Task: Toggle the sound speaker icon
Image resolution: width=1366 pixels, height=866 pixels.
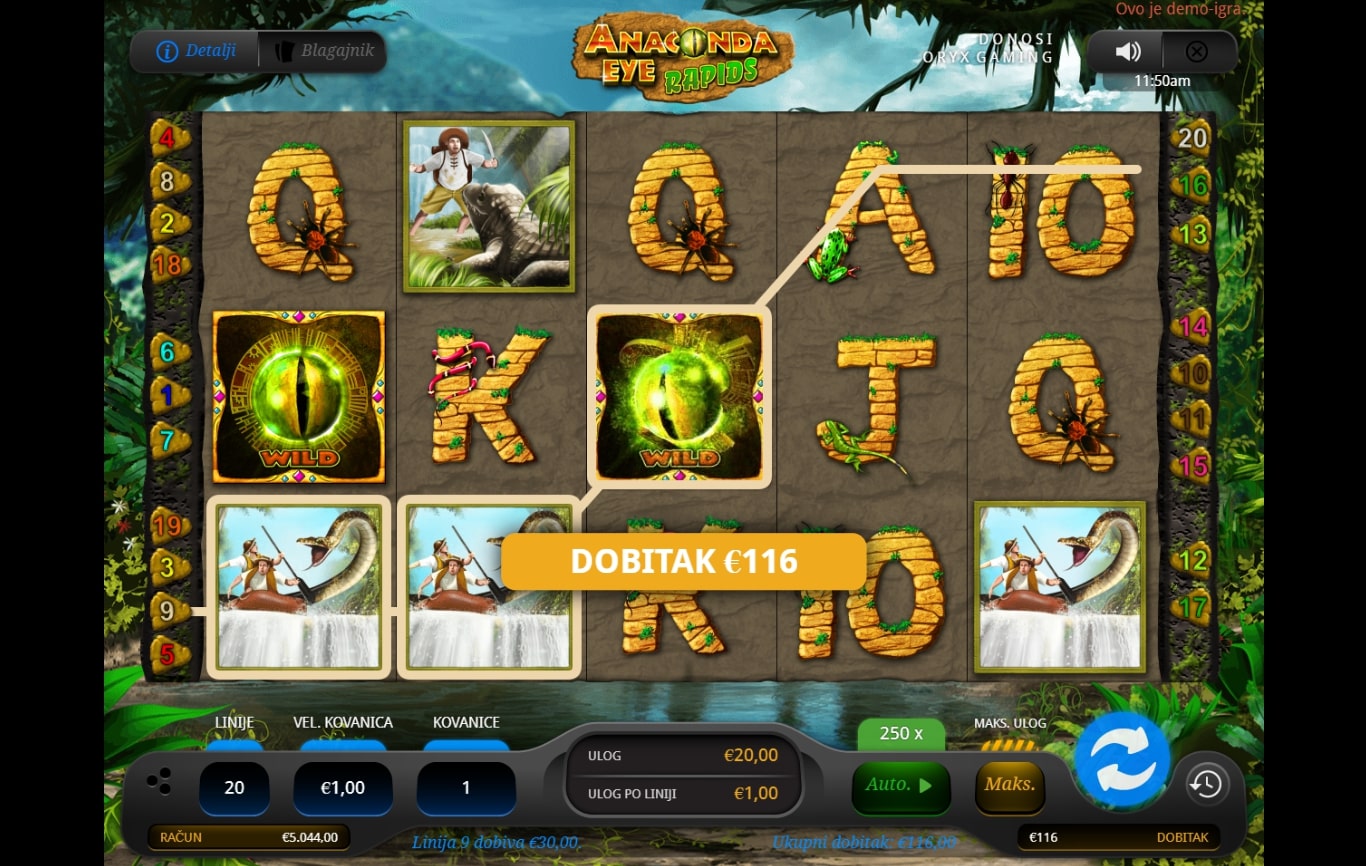Action: 1128,52
